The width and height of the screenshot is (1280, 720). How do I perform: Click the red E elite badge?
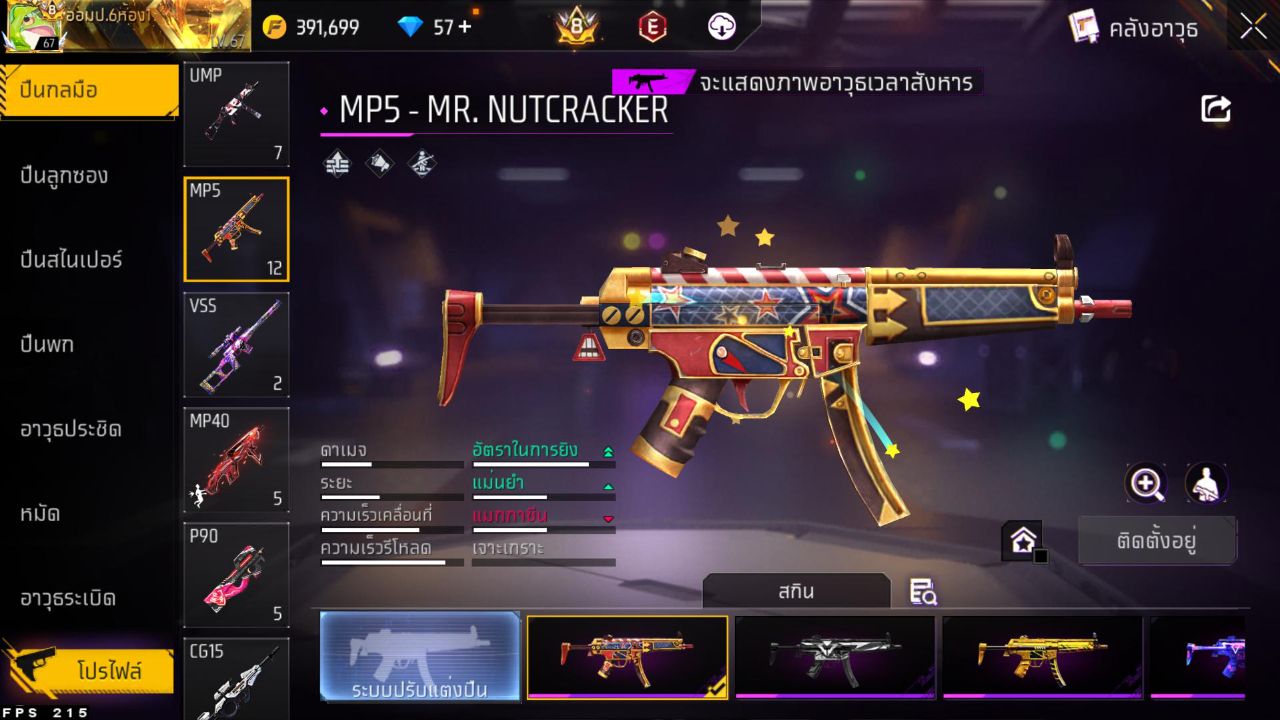(652, 27)
